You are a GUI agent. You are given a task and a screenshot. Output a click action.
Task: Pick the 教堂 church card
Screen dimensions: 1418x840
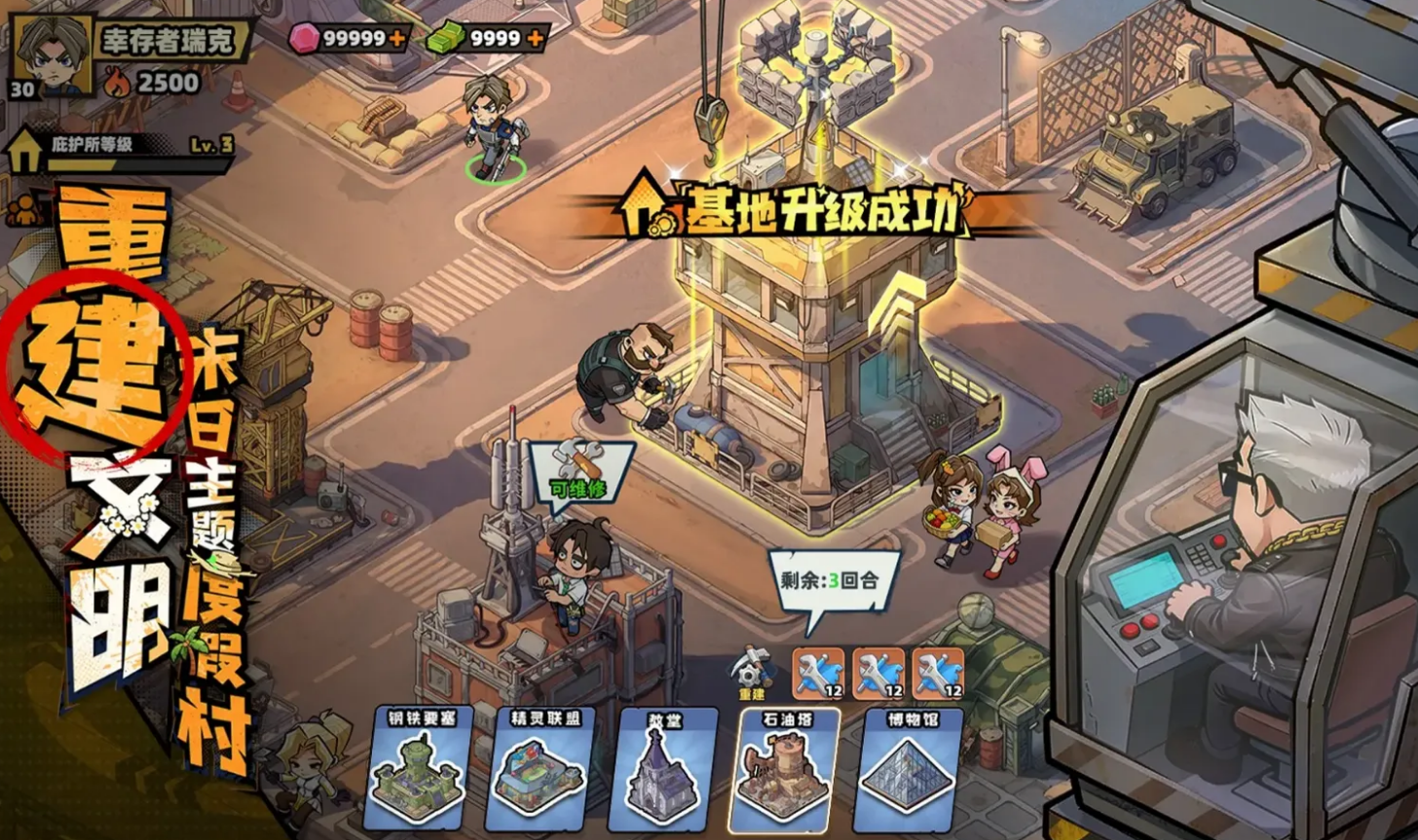click(667, 769)
